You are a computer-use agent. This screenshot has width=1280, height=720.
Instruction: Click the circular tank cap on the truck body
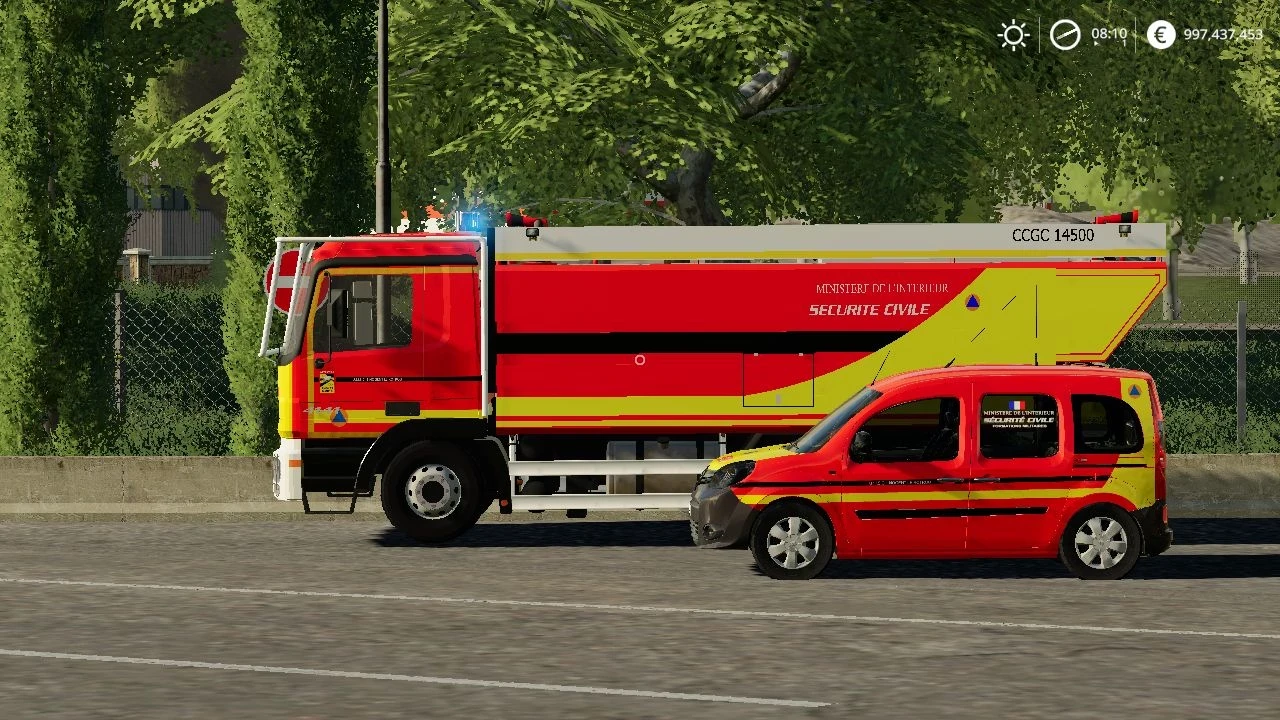pos(640,360)
